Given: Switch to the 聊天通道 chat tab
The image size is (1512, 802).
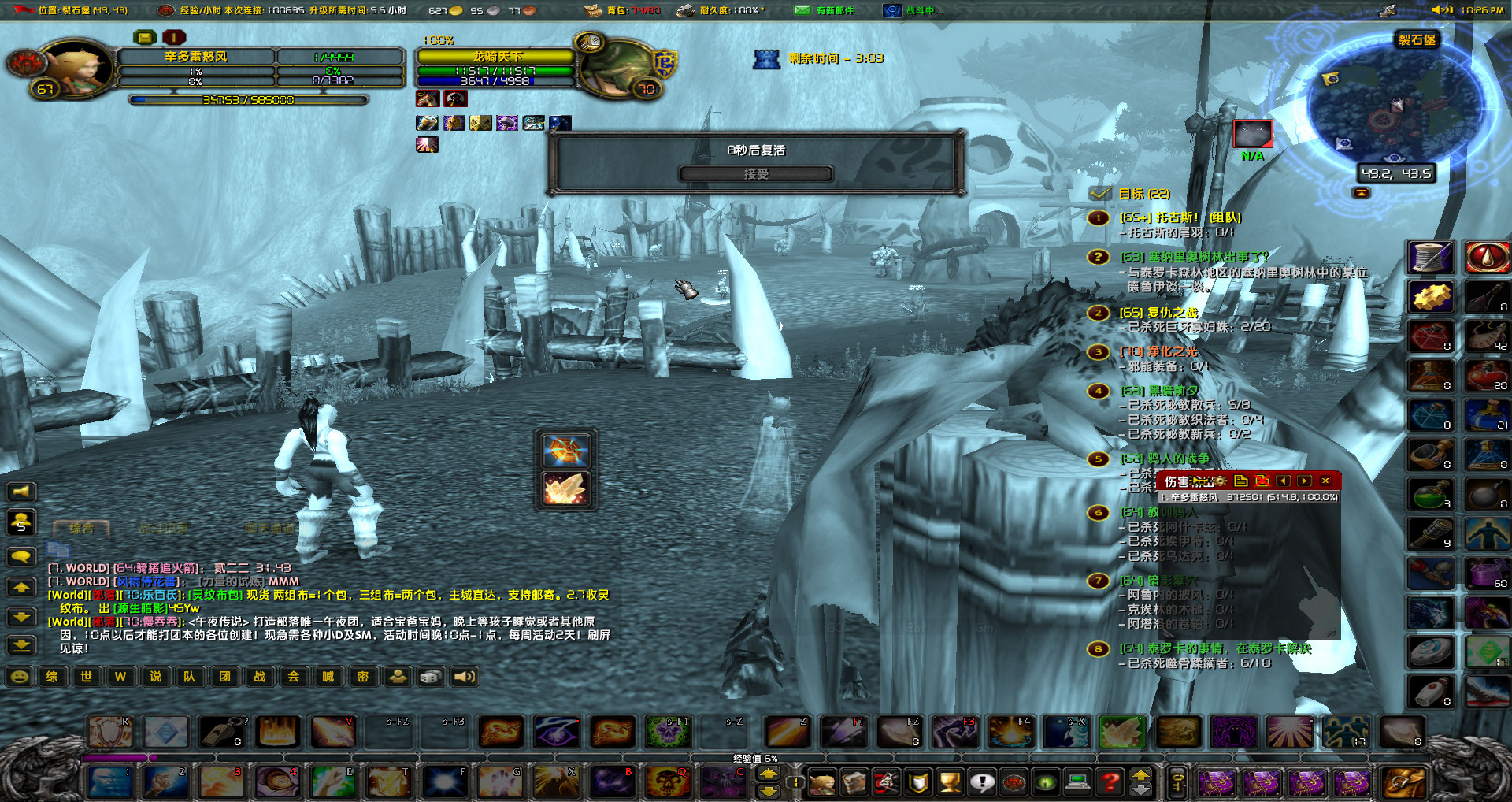Looking at the screenshot, I should pos(269,528).
